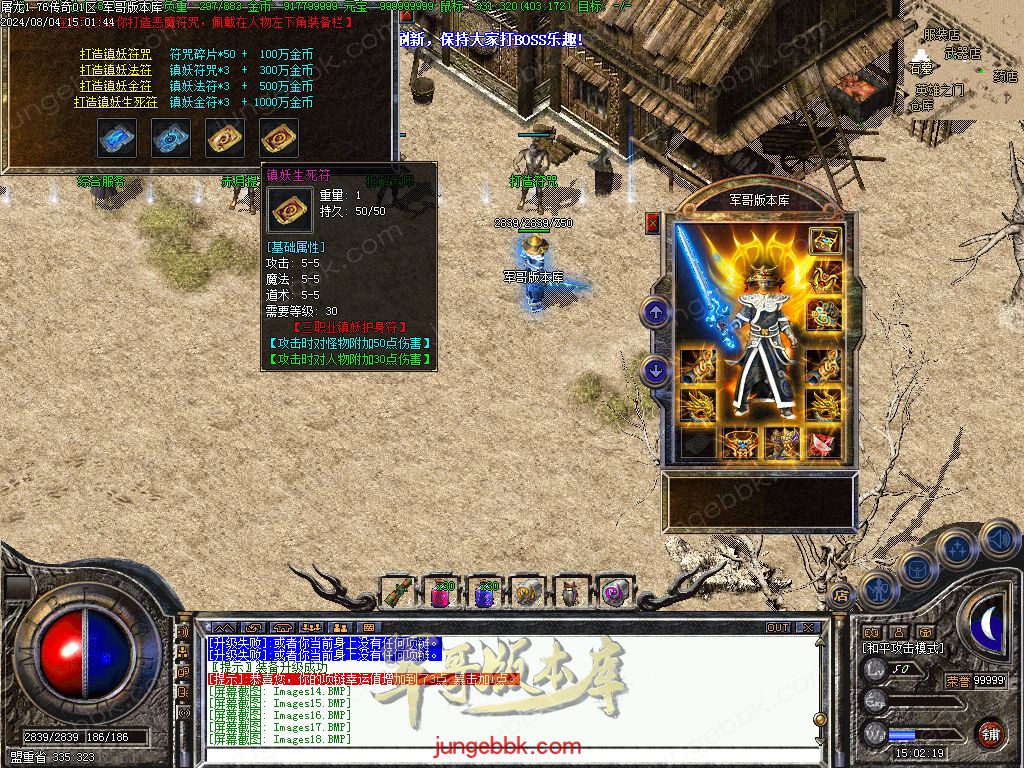Select the 打造镇妖法符 crafting link

[115, 70]
